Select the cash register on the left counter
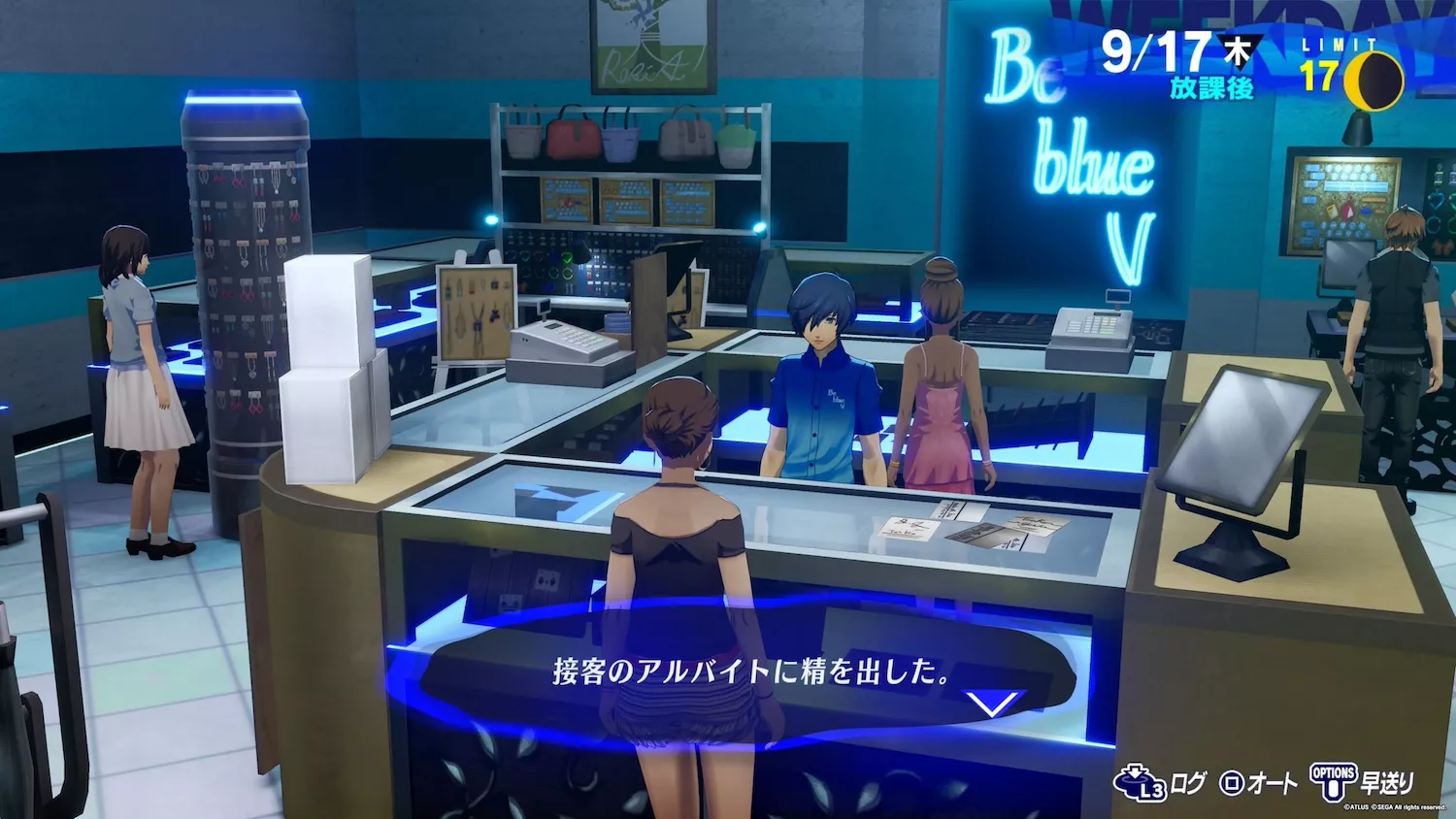The height and width of the screenshot is (819, 1456). [x=568, y=349]
